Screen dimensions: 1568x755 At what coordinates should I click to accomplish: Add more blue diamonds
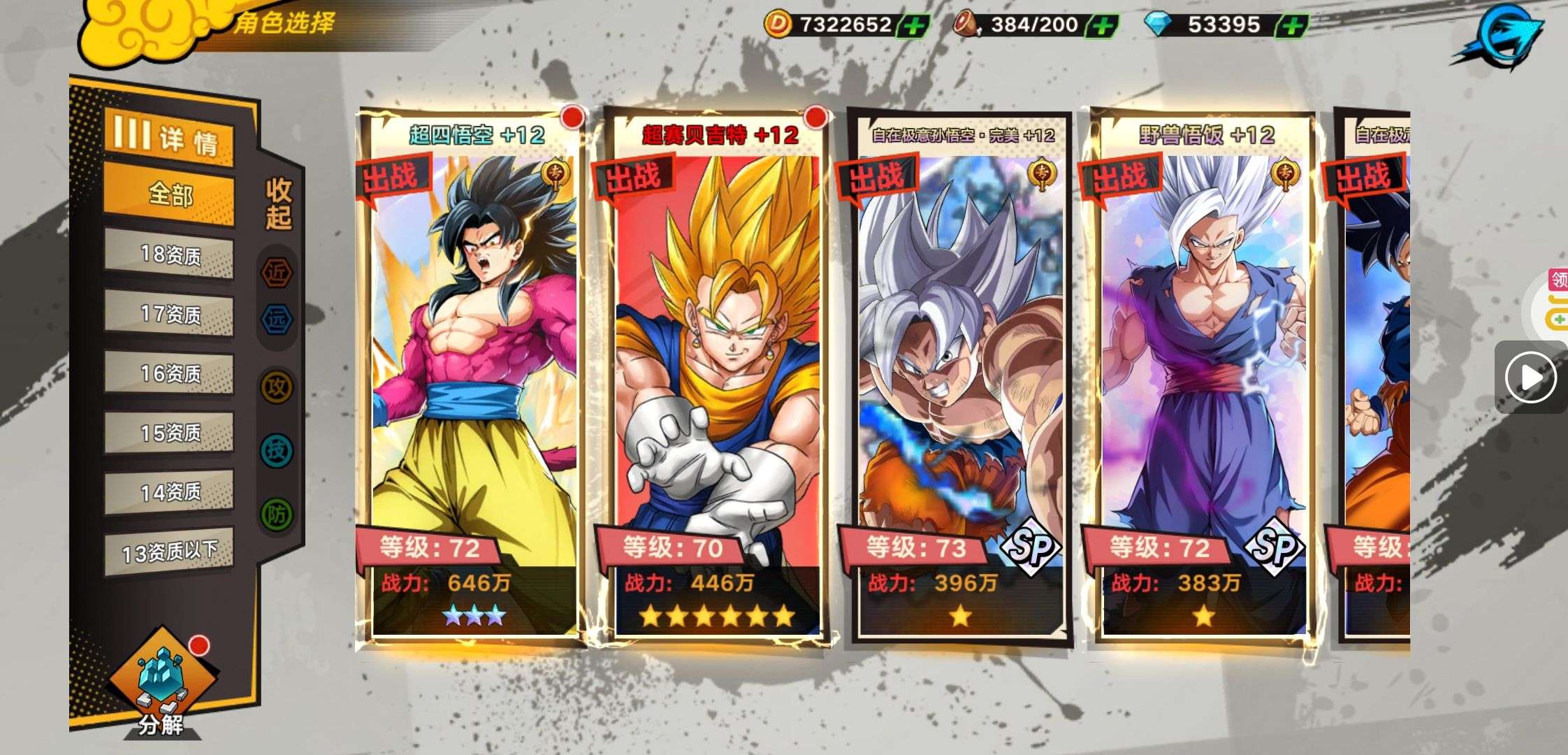[1291, 27]
